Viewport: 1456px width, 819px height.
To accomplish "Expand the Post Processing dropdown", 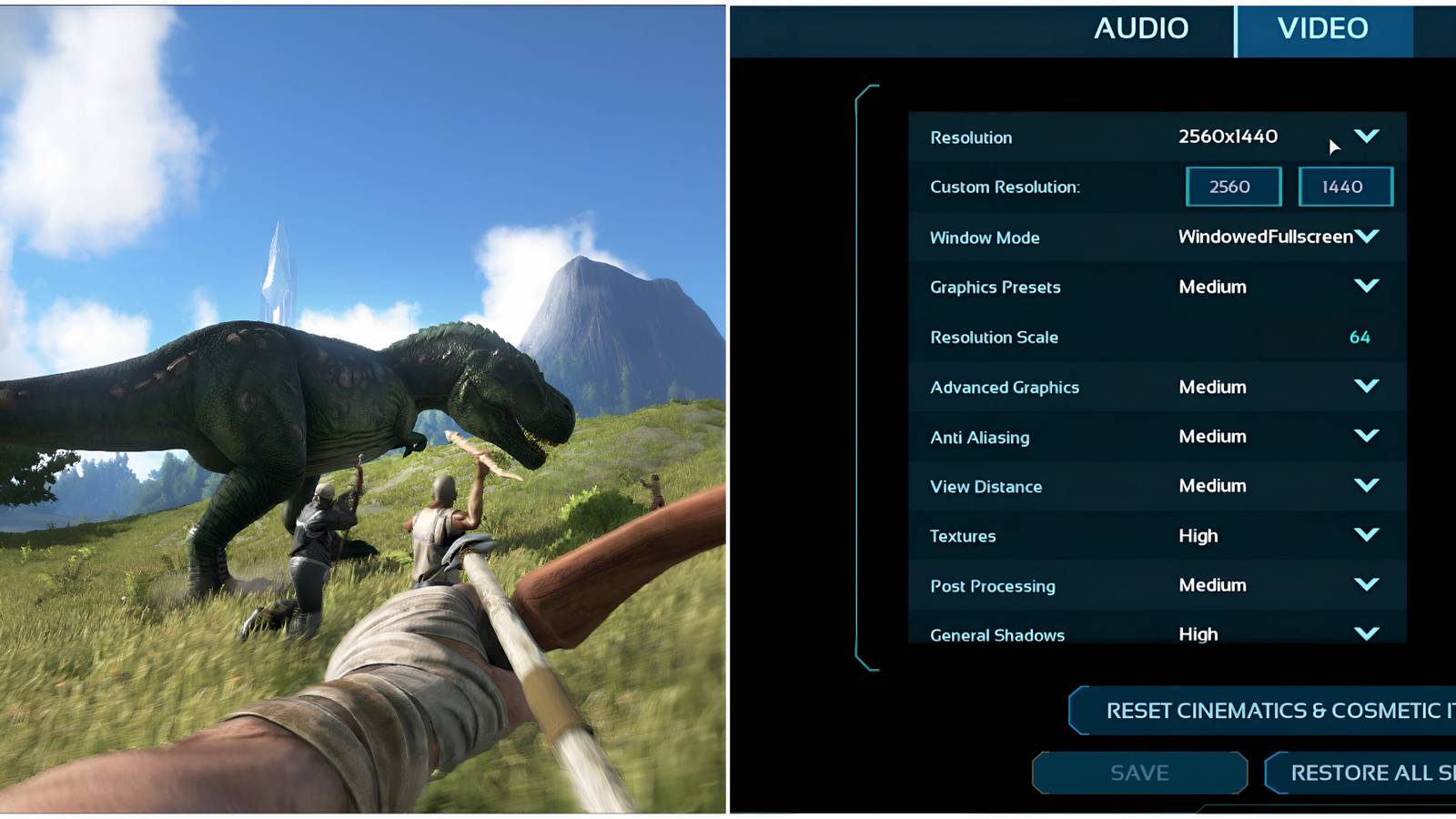I will 1368,585.
